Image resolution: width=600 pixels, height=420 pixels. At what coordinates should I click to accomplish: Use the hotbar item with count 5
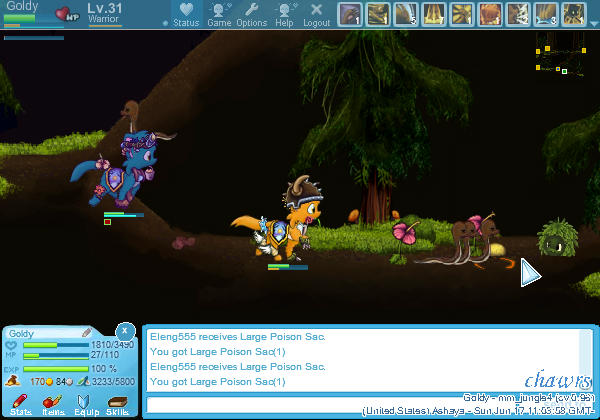(x=406, y=15)
